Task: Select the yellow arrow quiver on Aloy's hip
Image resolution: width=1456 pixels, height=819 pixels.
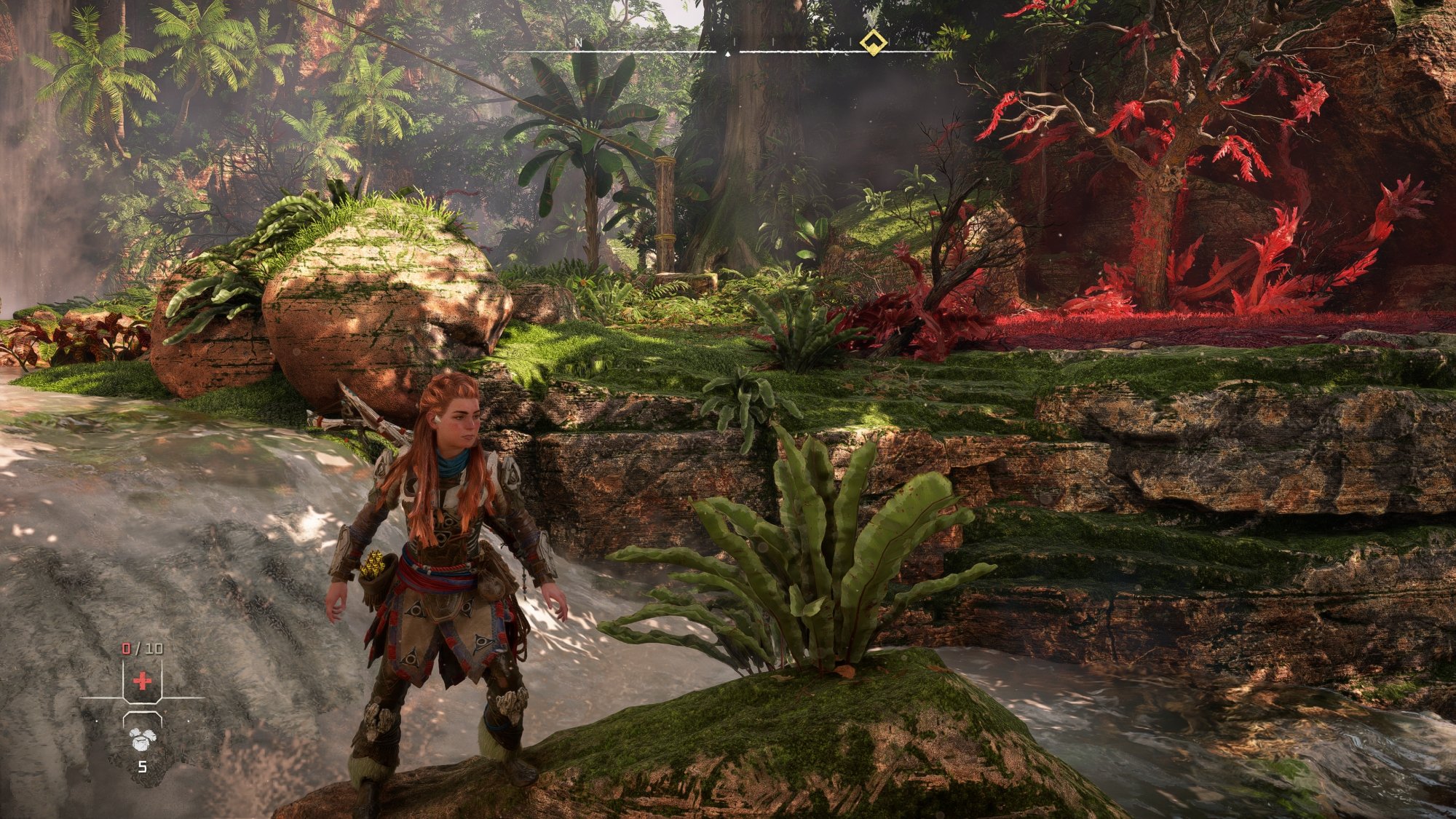Action: pos(374,563)
